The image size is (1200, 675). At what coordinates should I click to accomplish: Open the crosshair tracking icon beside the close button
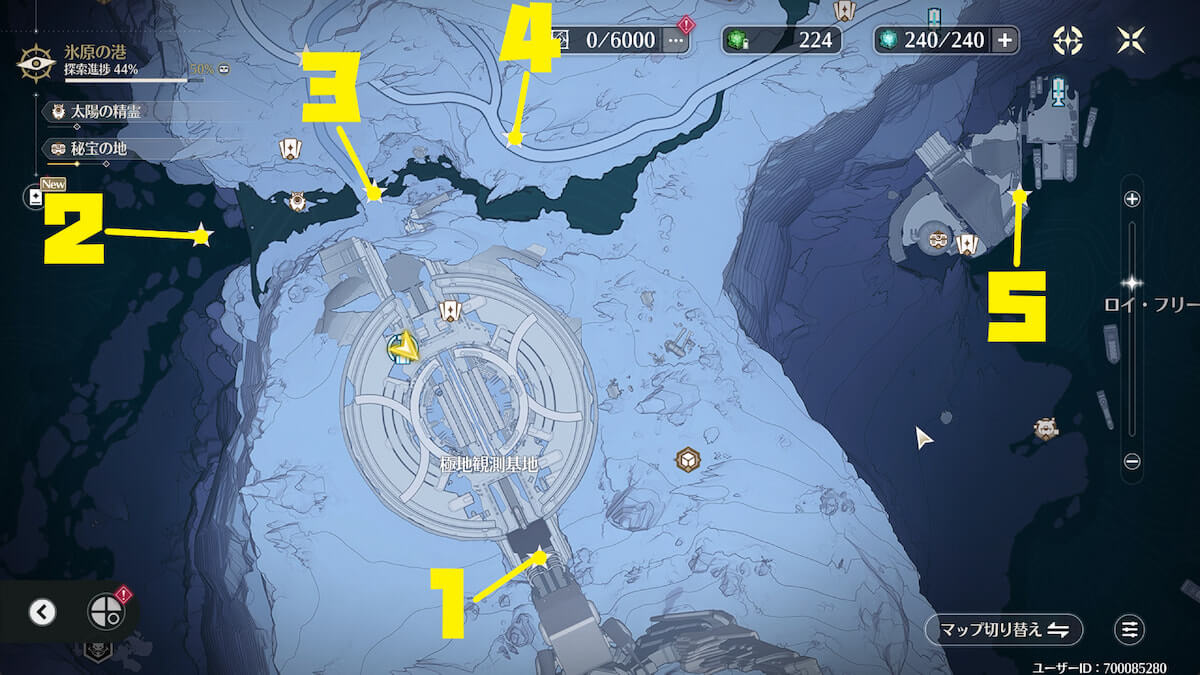(1068, 40)
